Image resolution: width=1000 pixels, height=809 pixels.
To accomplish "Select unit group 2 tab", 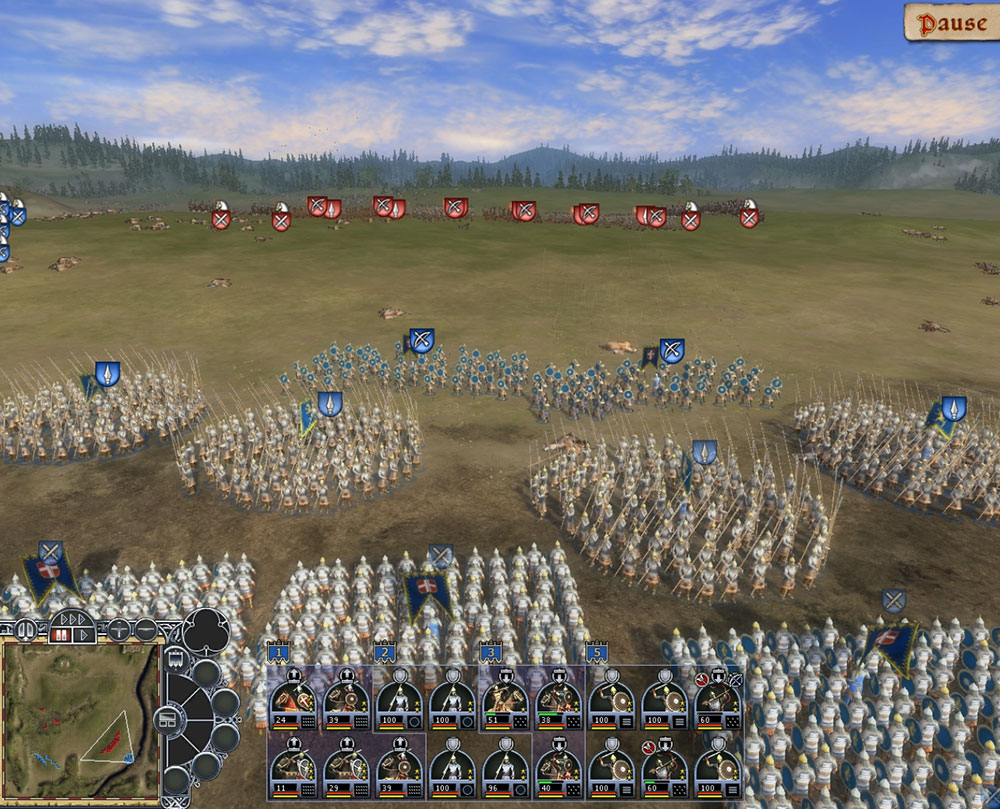I will click(385, 653).
